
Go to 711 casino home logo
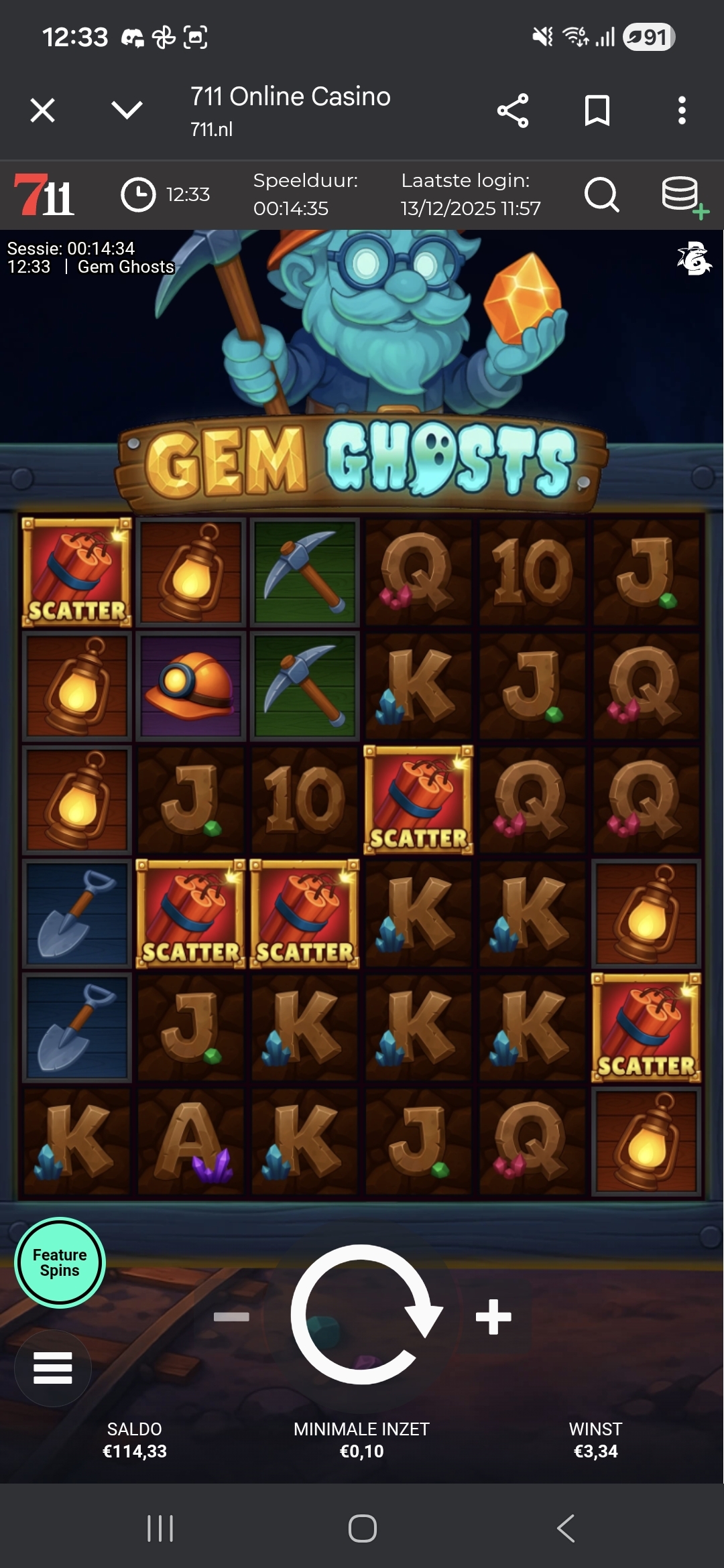[x=44, y=195]
